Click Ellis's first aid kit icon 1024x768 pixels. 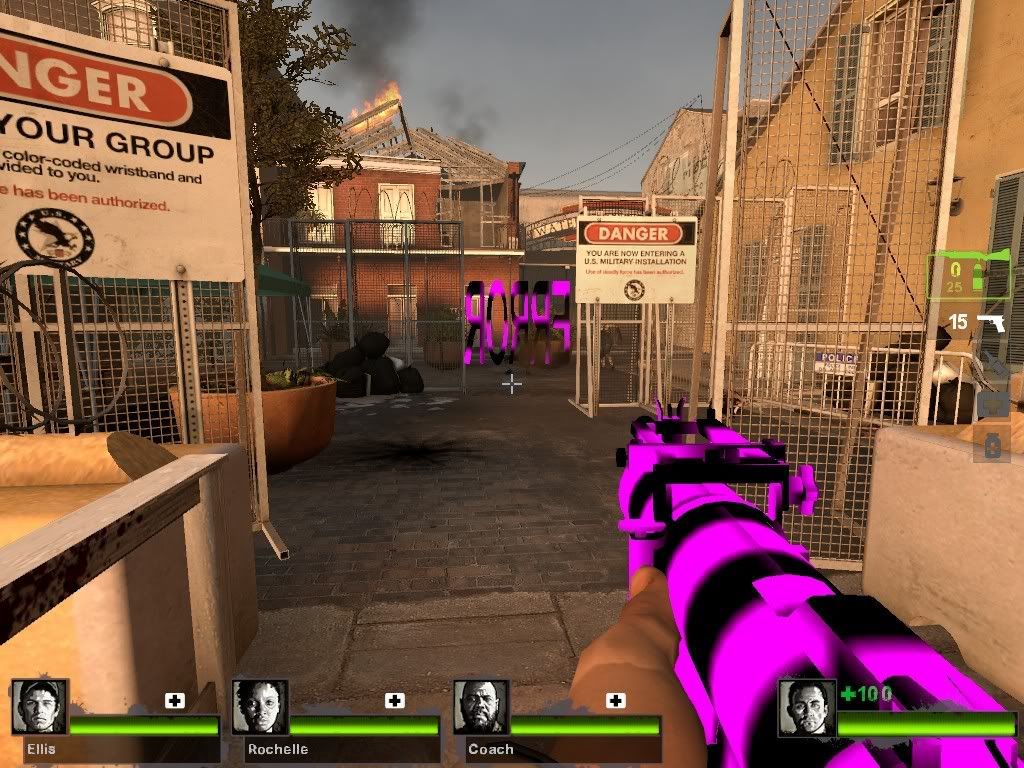click(x=175, y=701)
